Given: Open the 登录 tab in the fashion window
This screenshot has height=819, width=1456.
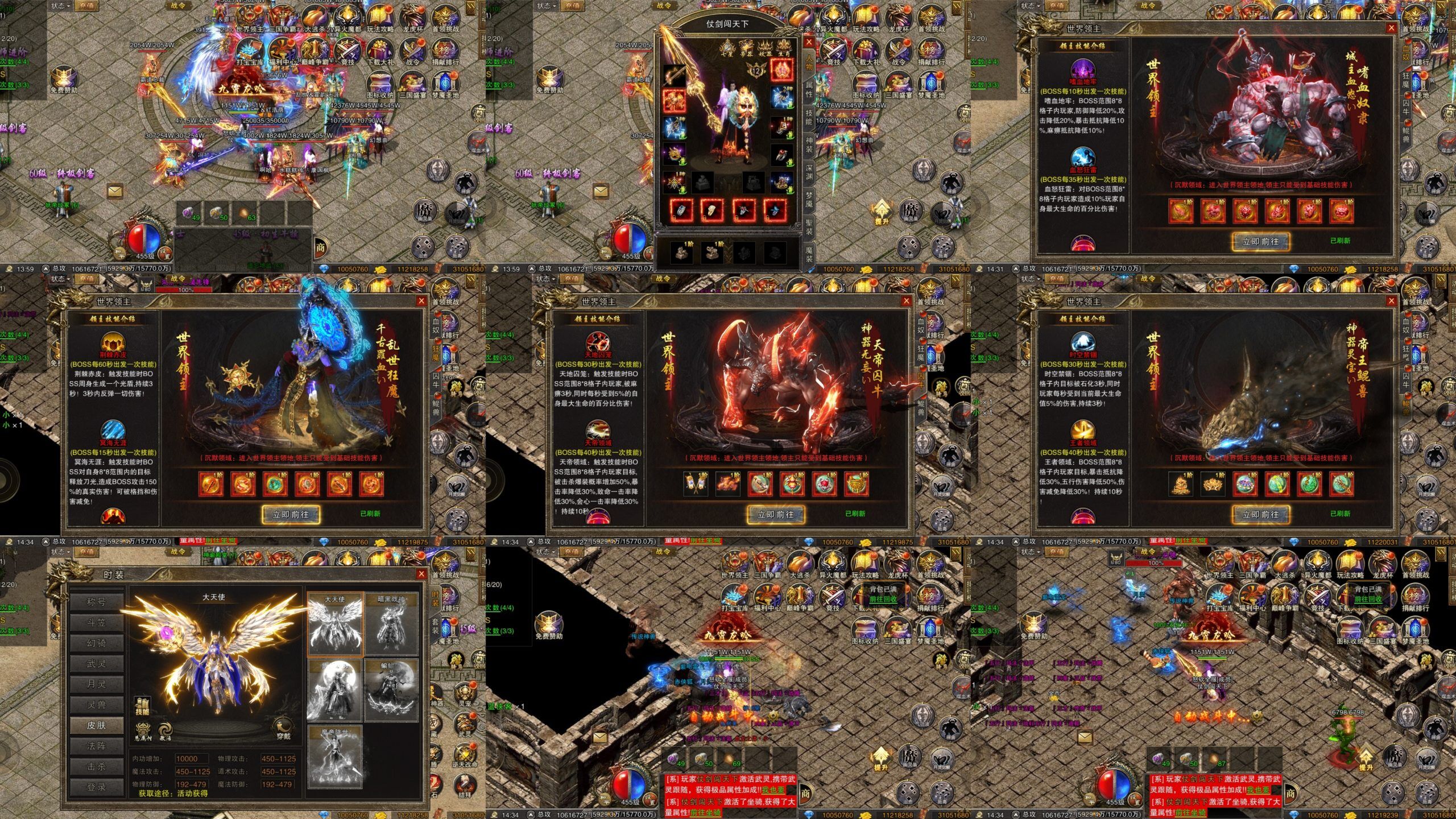Looking at the screenshot, I should coord(96,787).
